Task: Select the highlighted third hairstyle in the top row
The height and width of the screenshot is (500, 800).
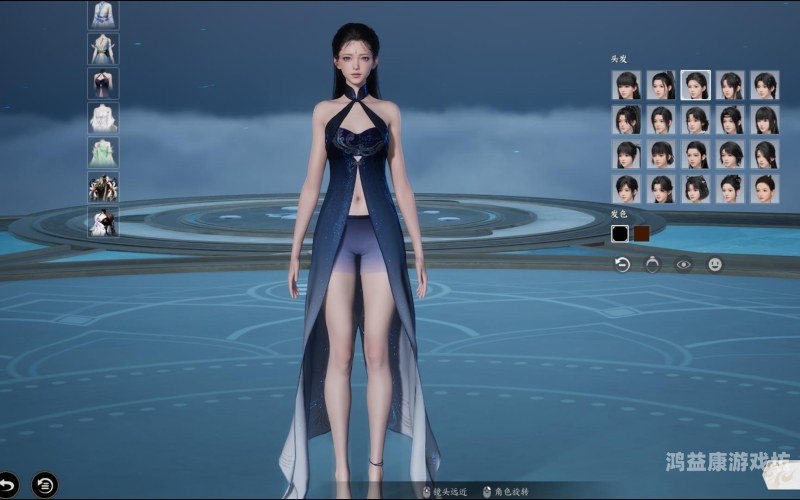Action: [696, 85]
